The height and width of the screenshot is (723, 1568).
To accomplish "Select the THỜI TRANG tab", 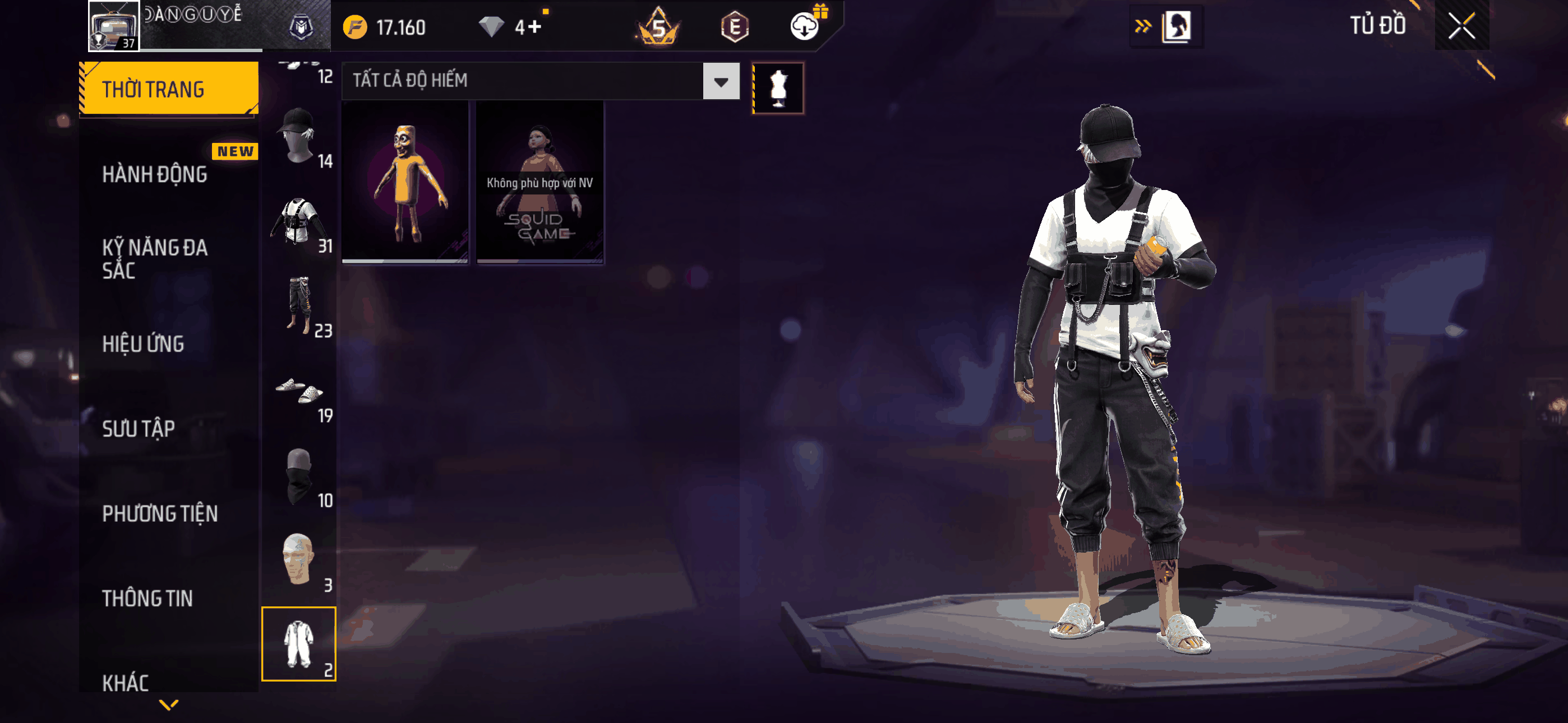I will coord(169,89).
